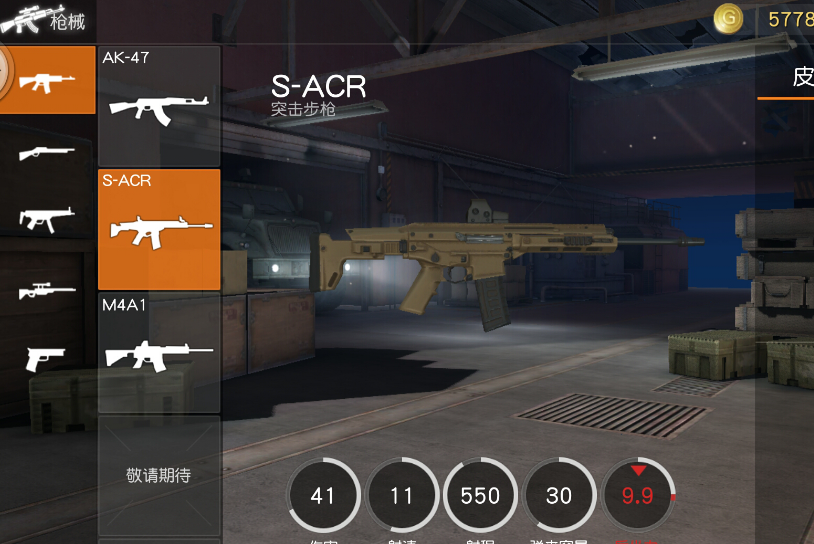Click the 敬请期待 coming-soon tile
Image resolution: width=814 pixels, height=544 pixels.
[158, 476]
